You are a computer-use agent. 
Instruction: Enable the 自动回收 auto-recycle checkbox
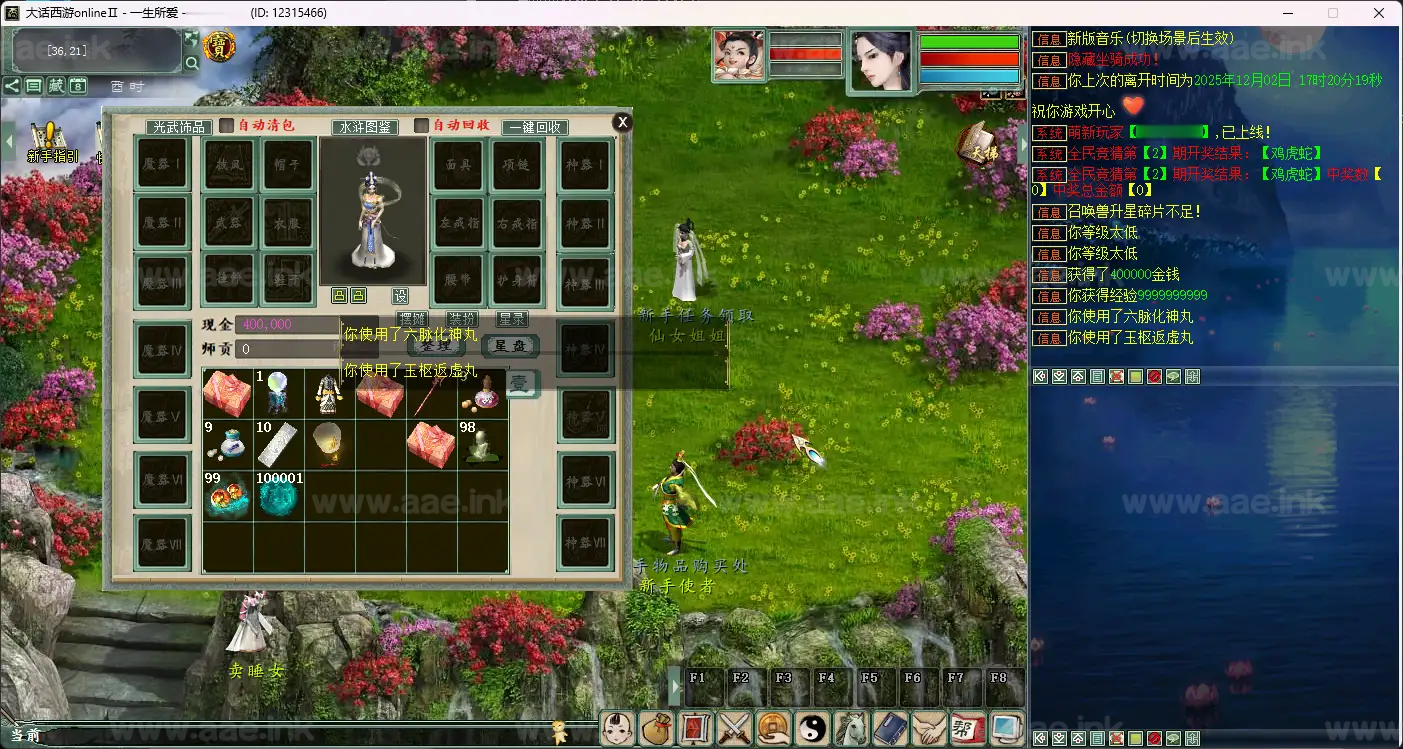(x=422, y=126)
